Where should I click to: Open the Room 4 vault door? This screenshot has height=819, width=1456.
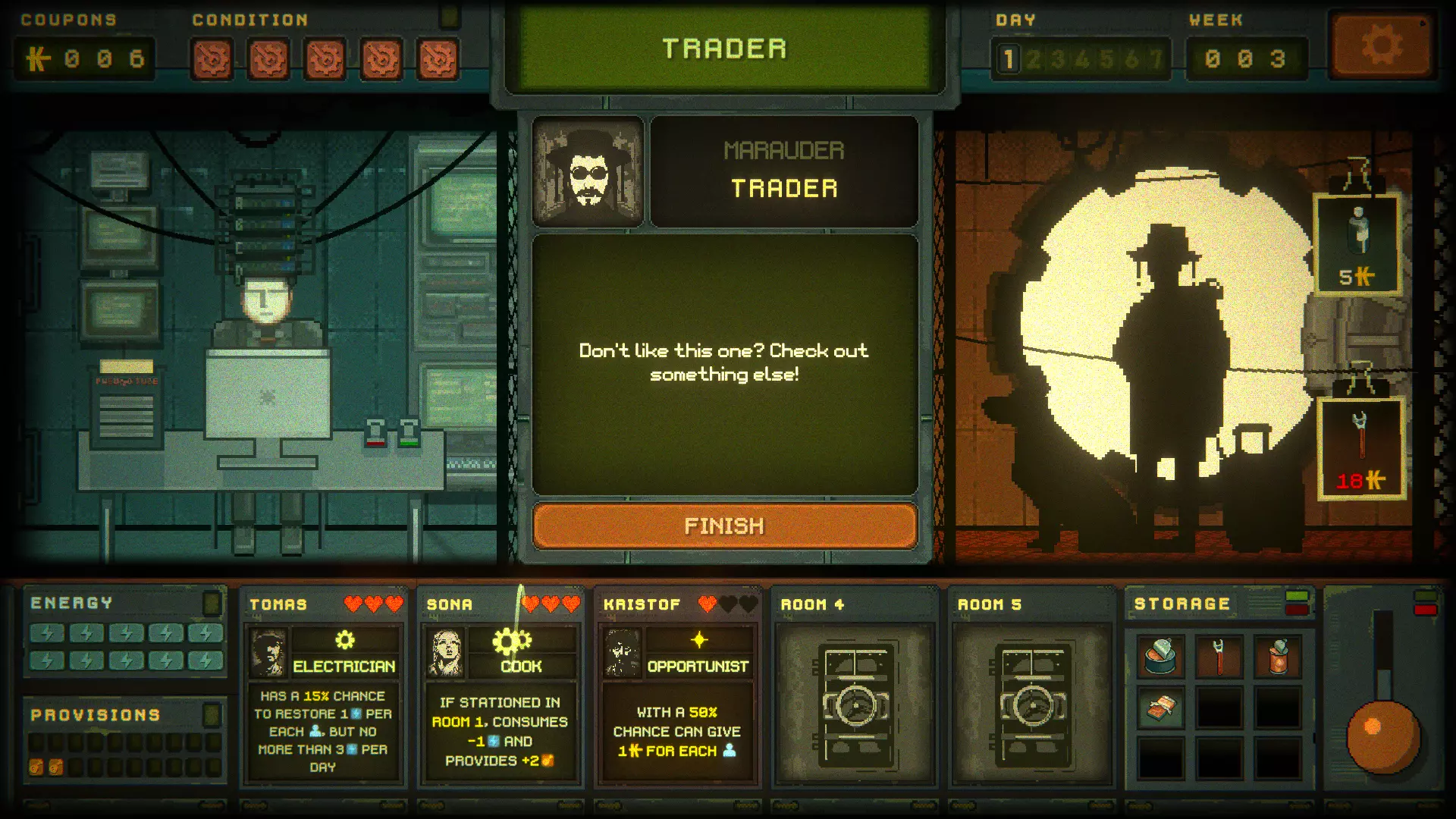pos(855,705)
